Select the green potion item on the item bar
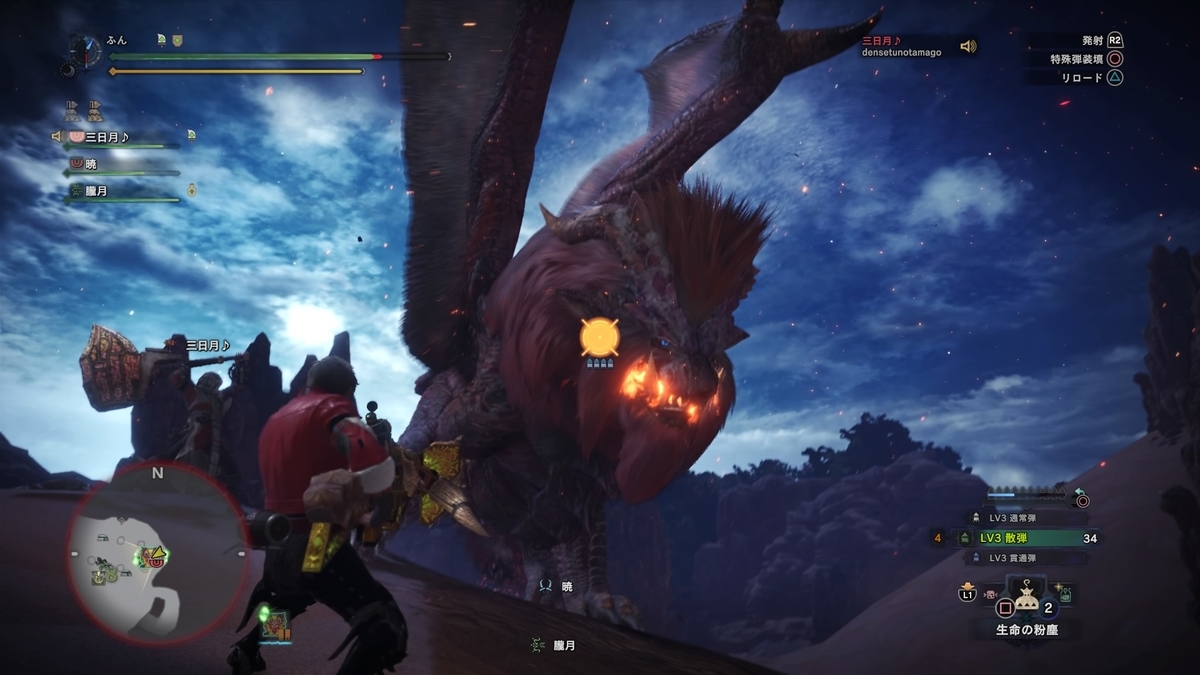 (1065, 594)
